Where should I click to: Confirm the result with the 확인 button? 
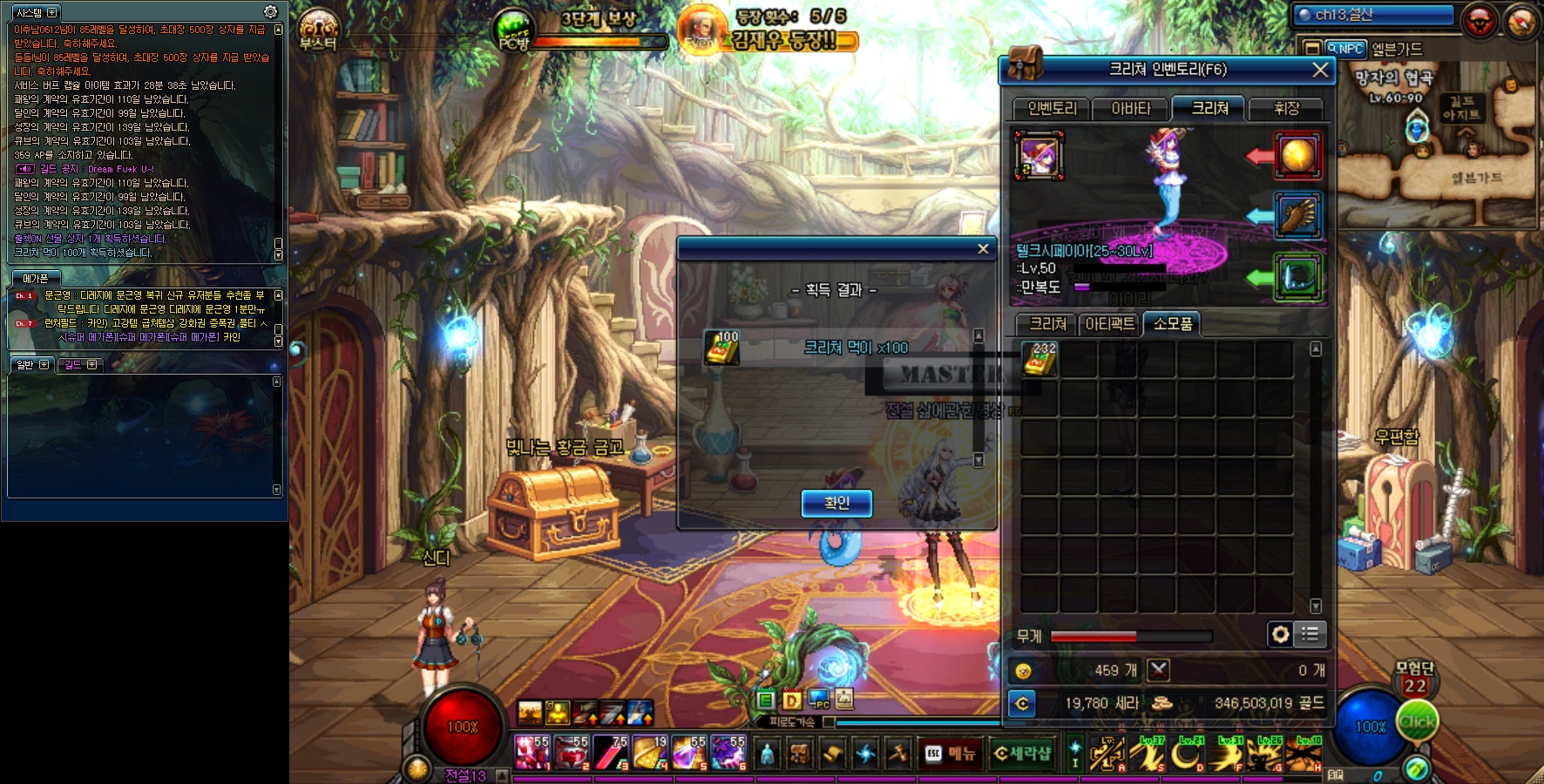click(836, 503)
